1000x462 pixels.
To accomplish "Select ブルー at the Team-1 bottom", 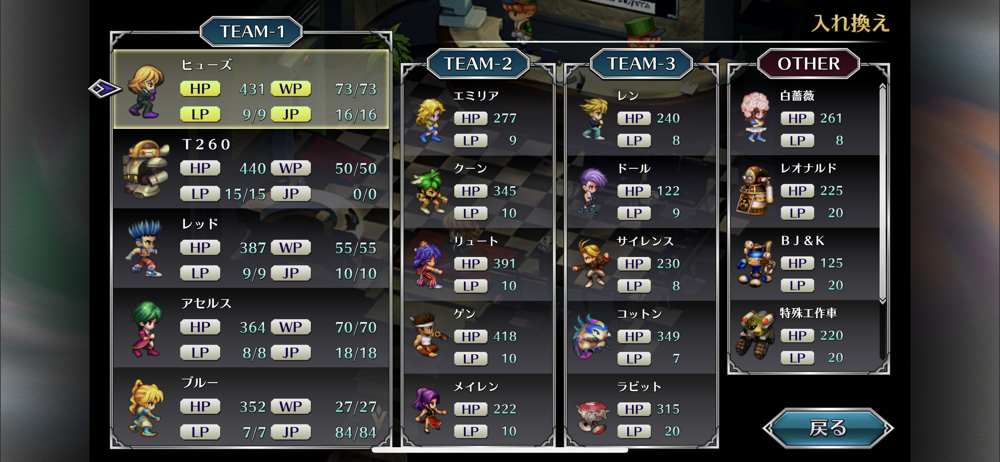I will [251, 406].
